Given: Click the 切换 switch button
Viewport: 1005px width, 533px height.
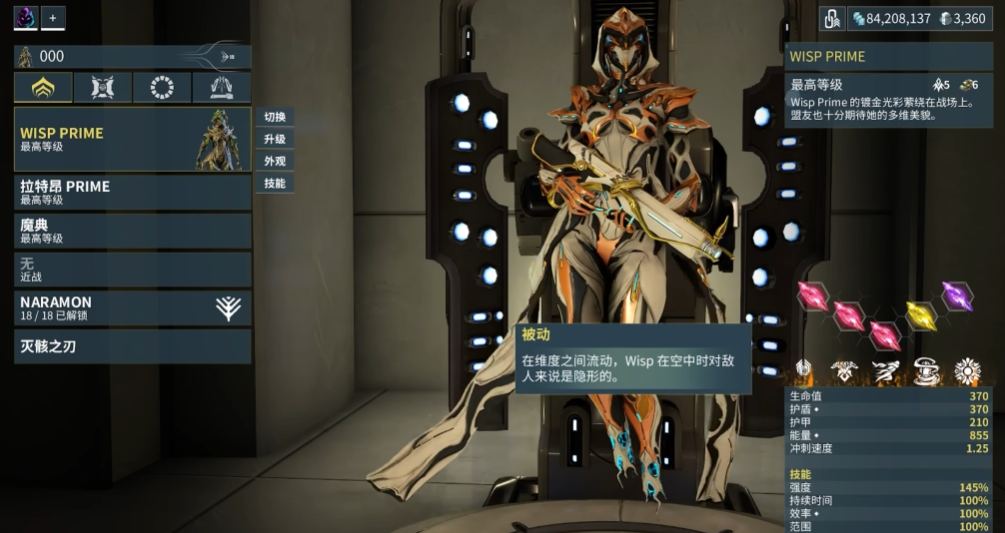Looking at the screenshot, I should pos(275,117).
